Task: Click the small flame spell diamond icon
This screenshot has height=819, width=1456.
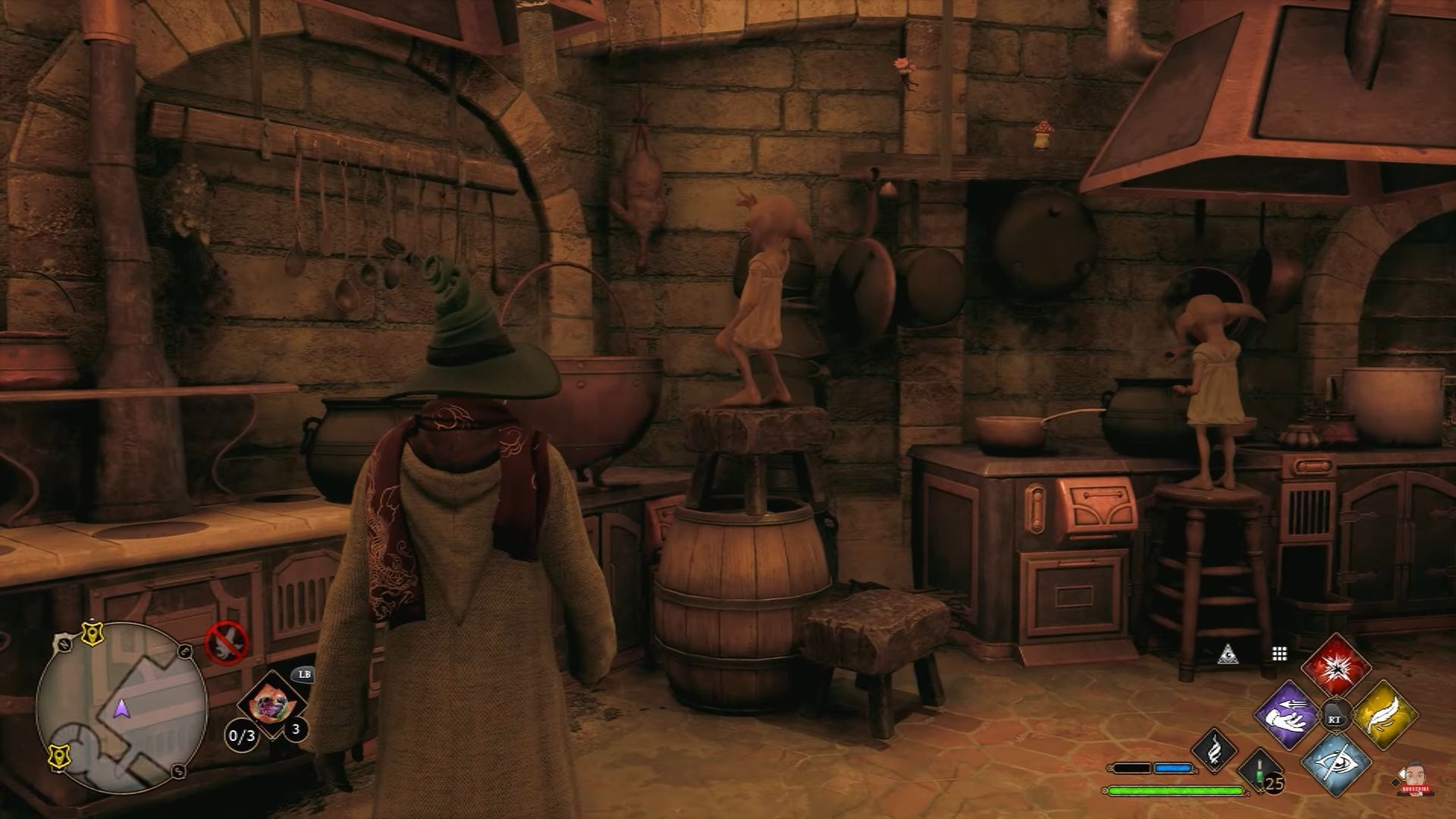Action: pyautogui.click(x=1215, y=753)
